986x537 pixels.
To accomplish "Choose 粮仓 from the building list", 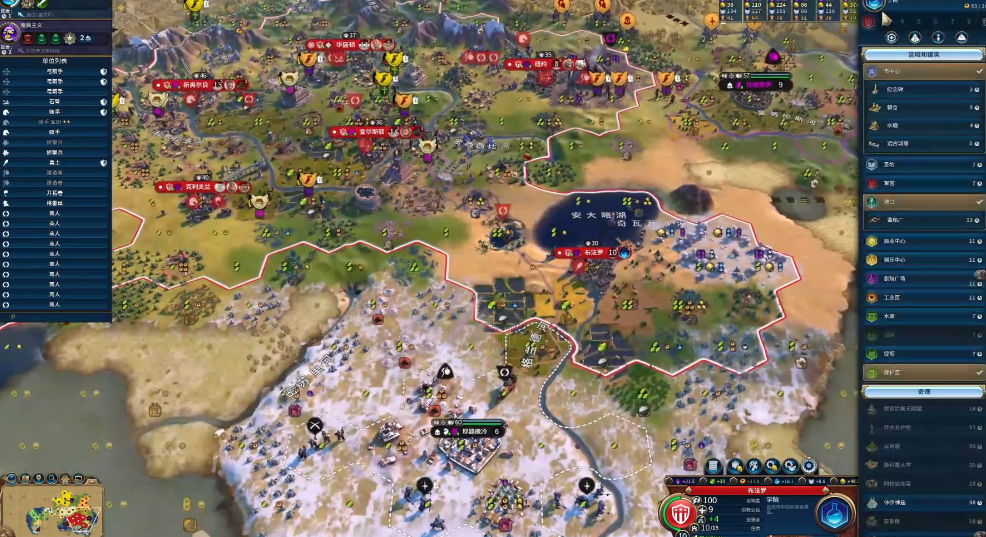I will [922, 108].
